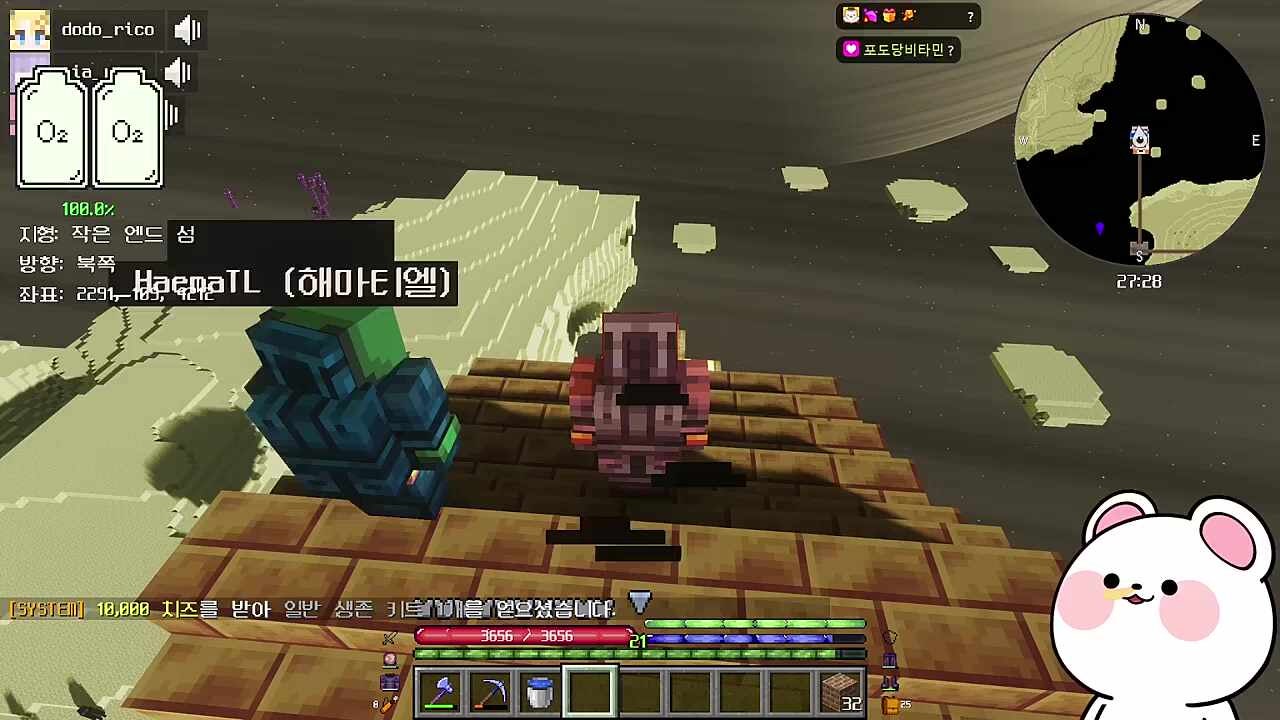Click the sword equipment icon beside hotbar

(390, 638)
